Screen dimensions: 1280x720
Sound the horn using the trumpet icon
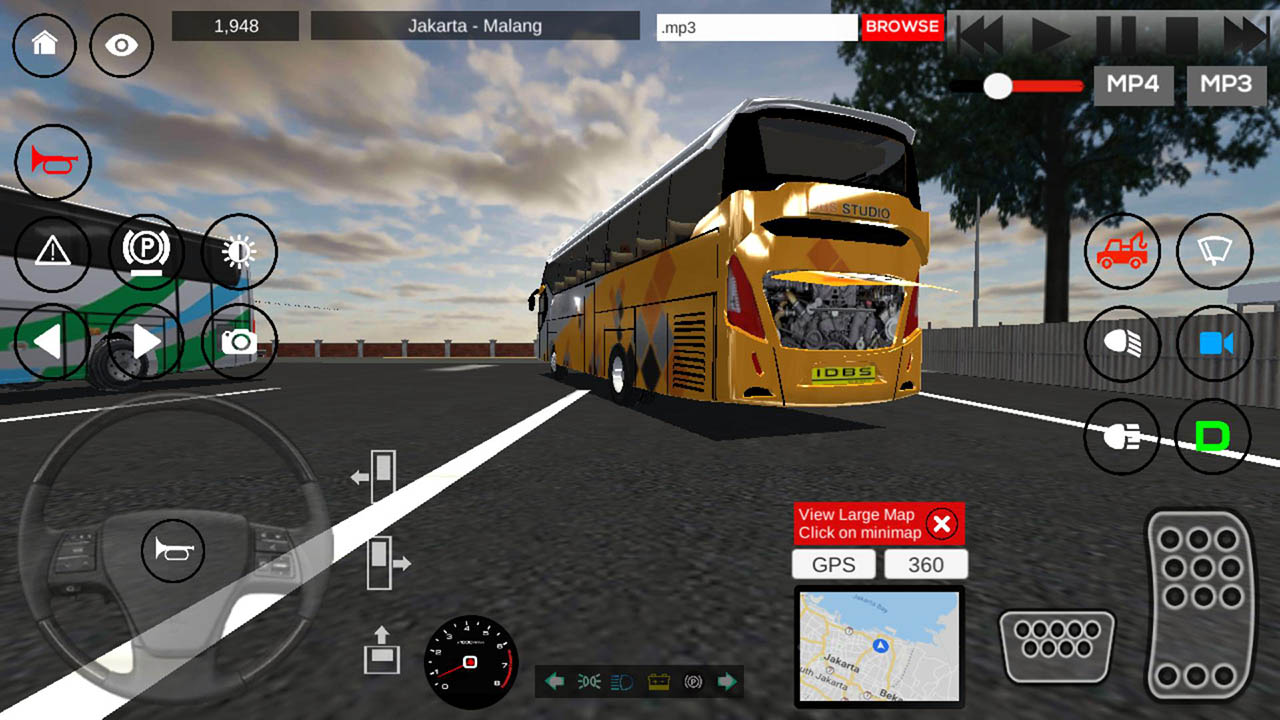pyautogui.click(x=53, y=161)
